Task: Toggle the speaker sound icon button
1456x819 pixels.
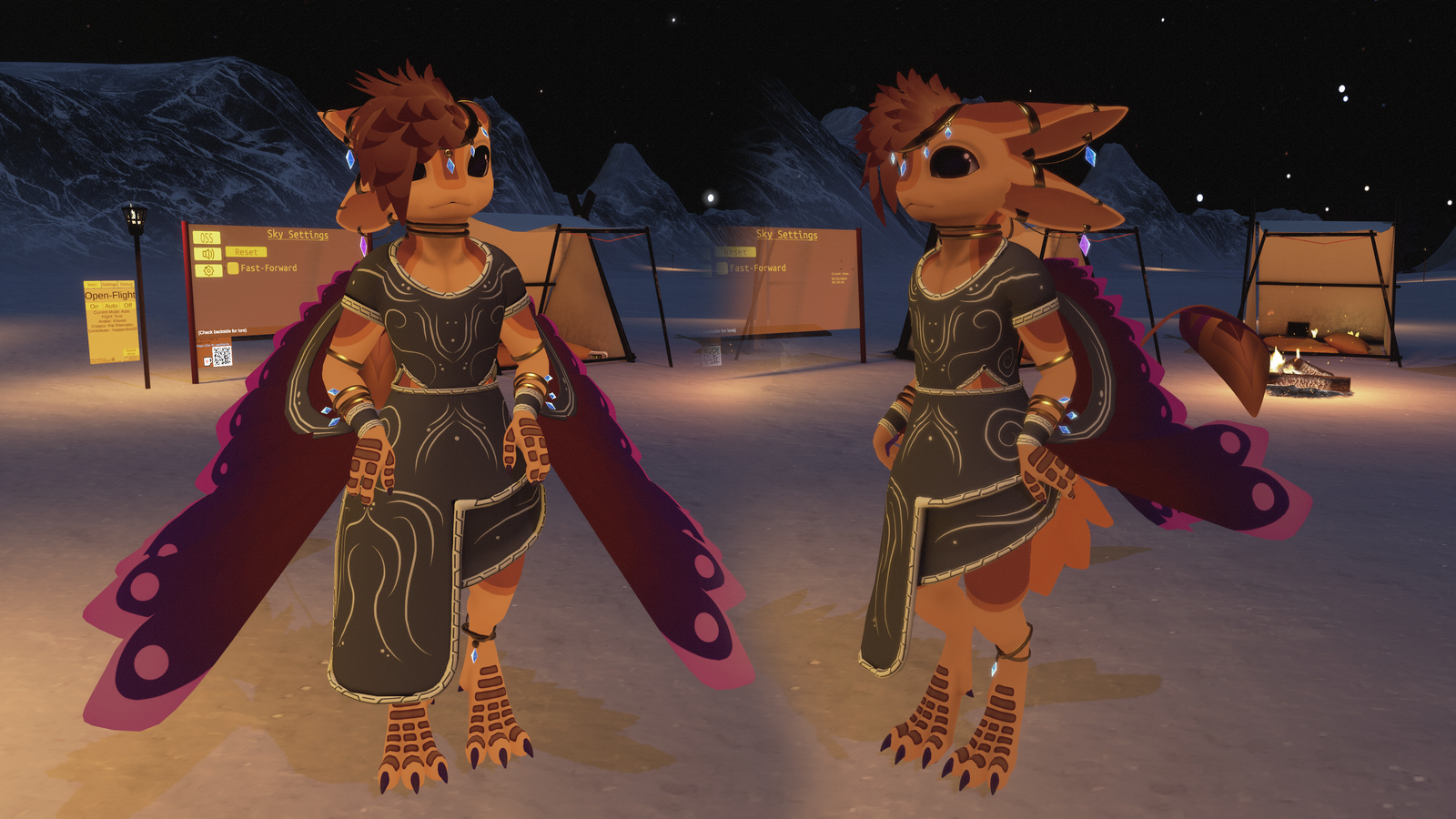Action: click(x=207, y=254)
